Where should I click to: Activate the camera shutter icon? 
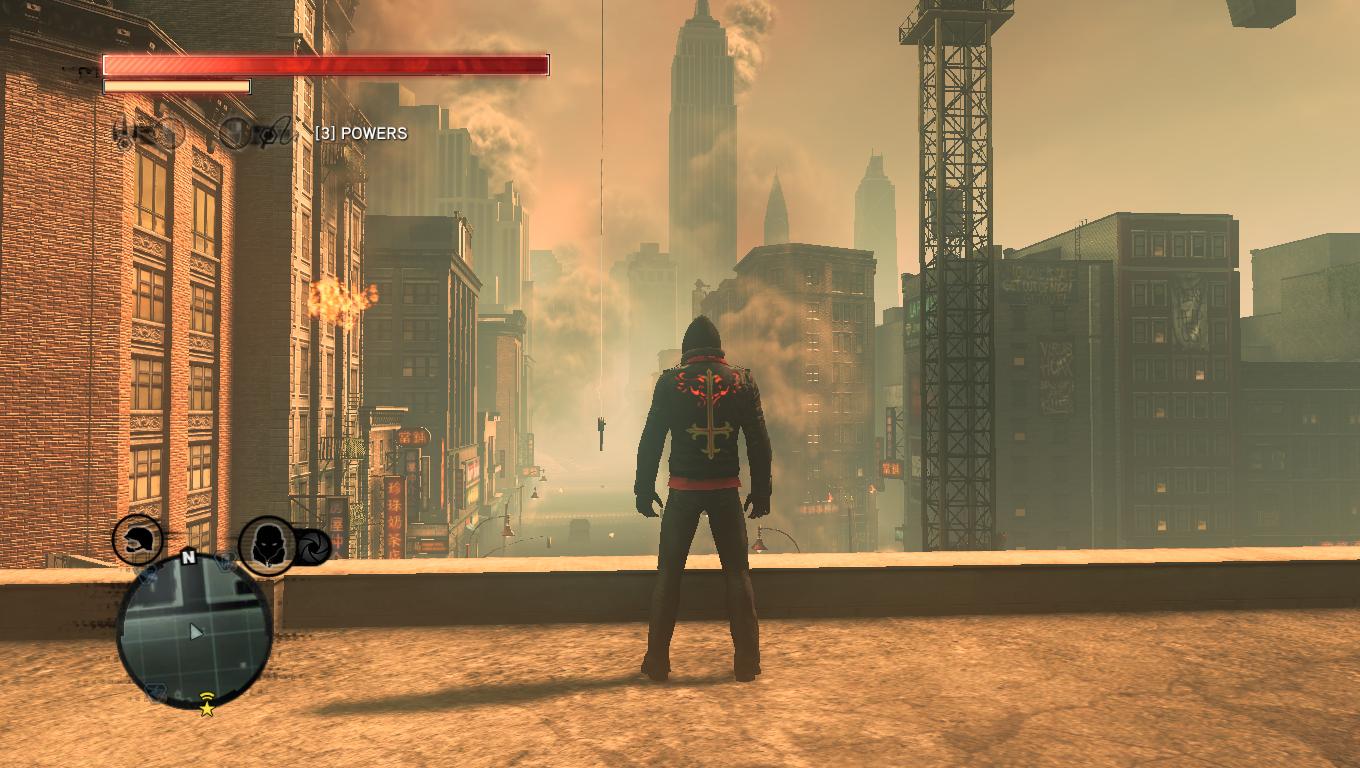(313, 547)
